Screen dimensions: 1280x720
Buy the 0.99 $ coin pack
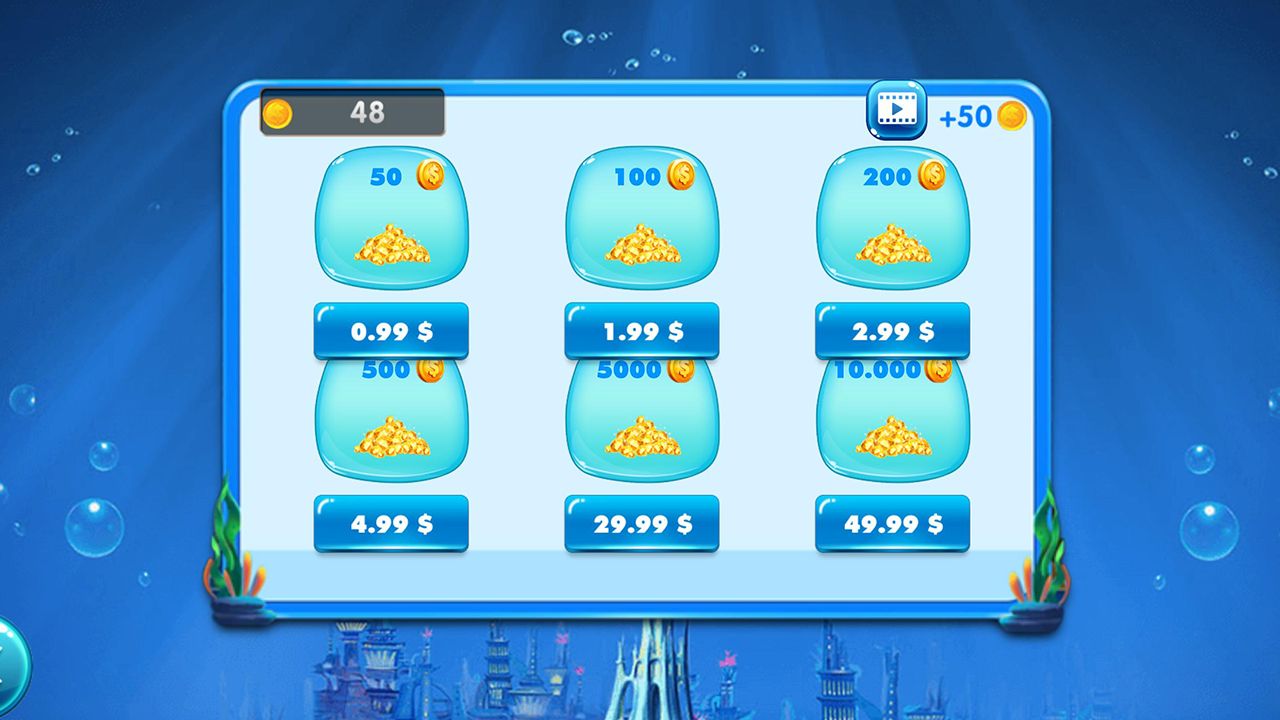click(x=391, y=331)
